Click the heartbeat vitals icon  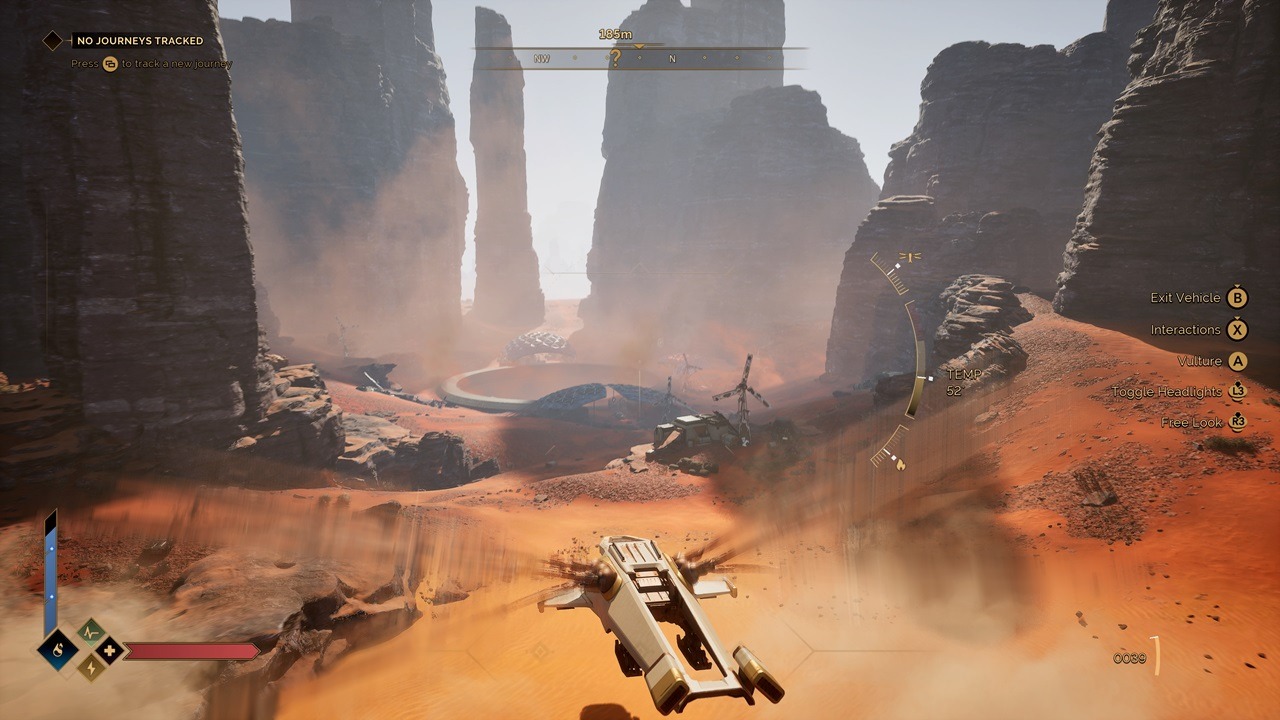point(89,631)
